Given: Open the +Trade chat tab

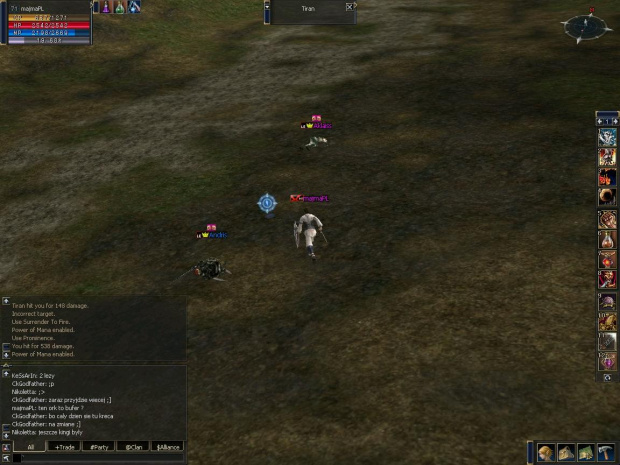Looking at the screenshot, I should click(x=65, y=447).
